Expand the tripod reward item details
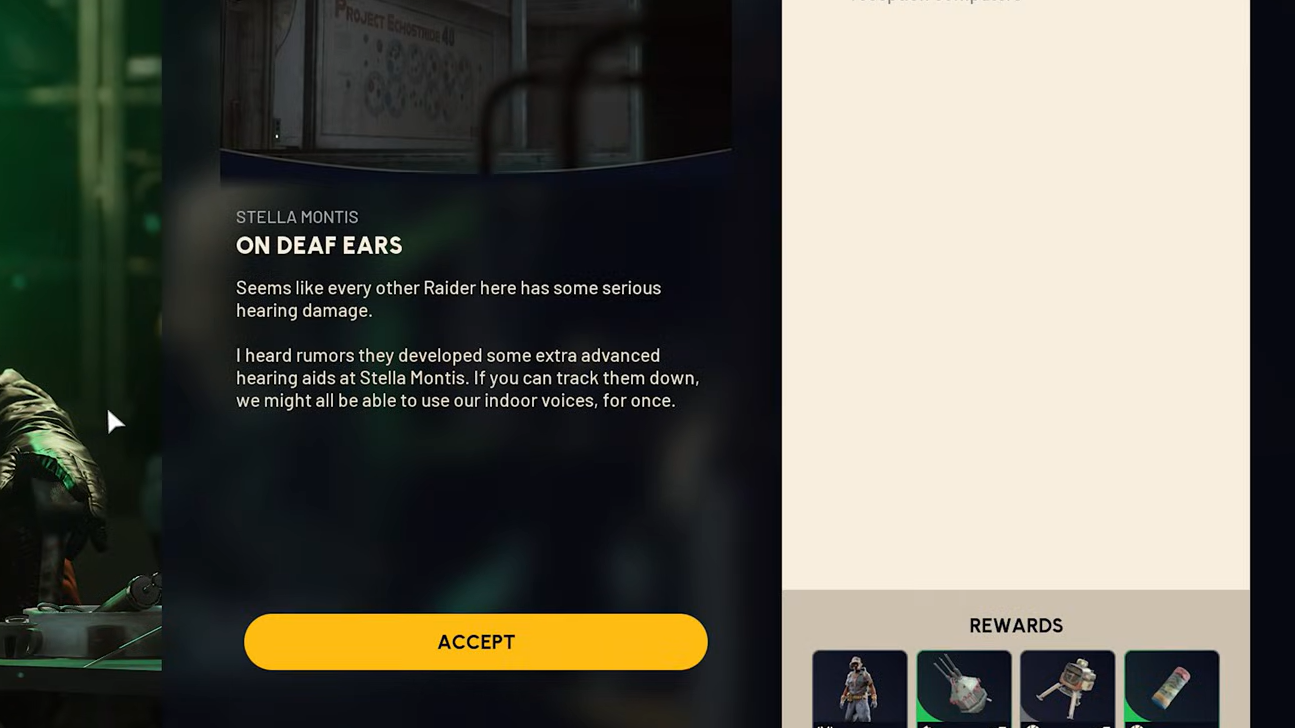 coord(1068,690)
